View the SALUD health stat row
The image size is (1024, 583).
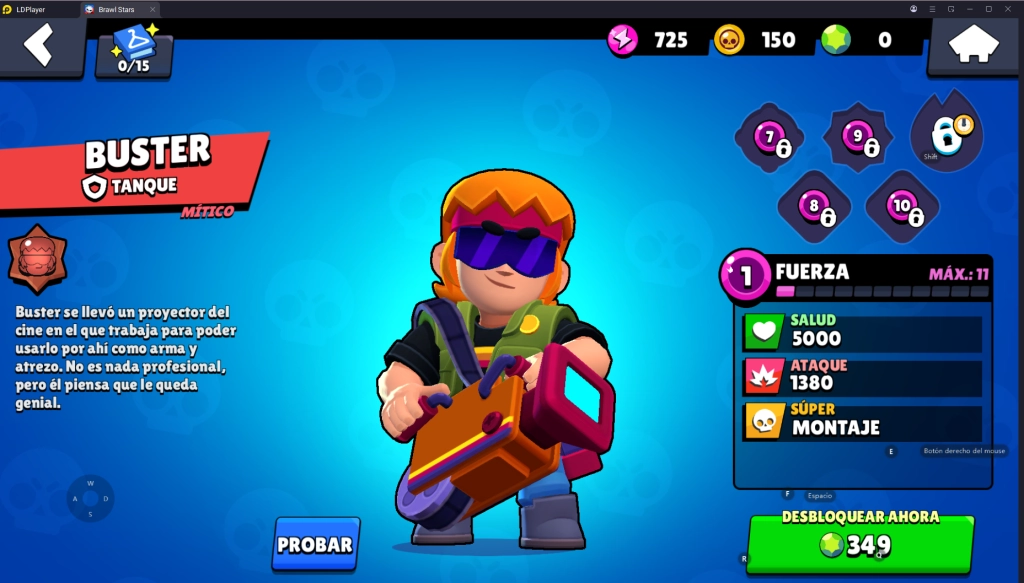tap(862, 332)
